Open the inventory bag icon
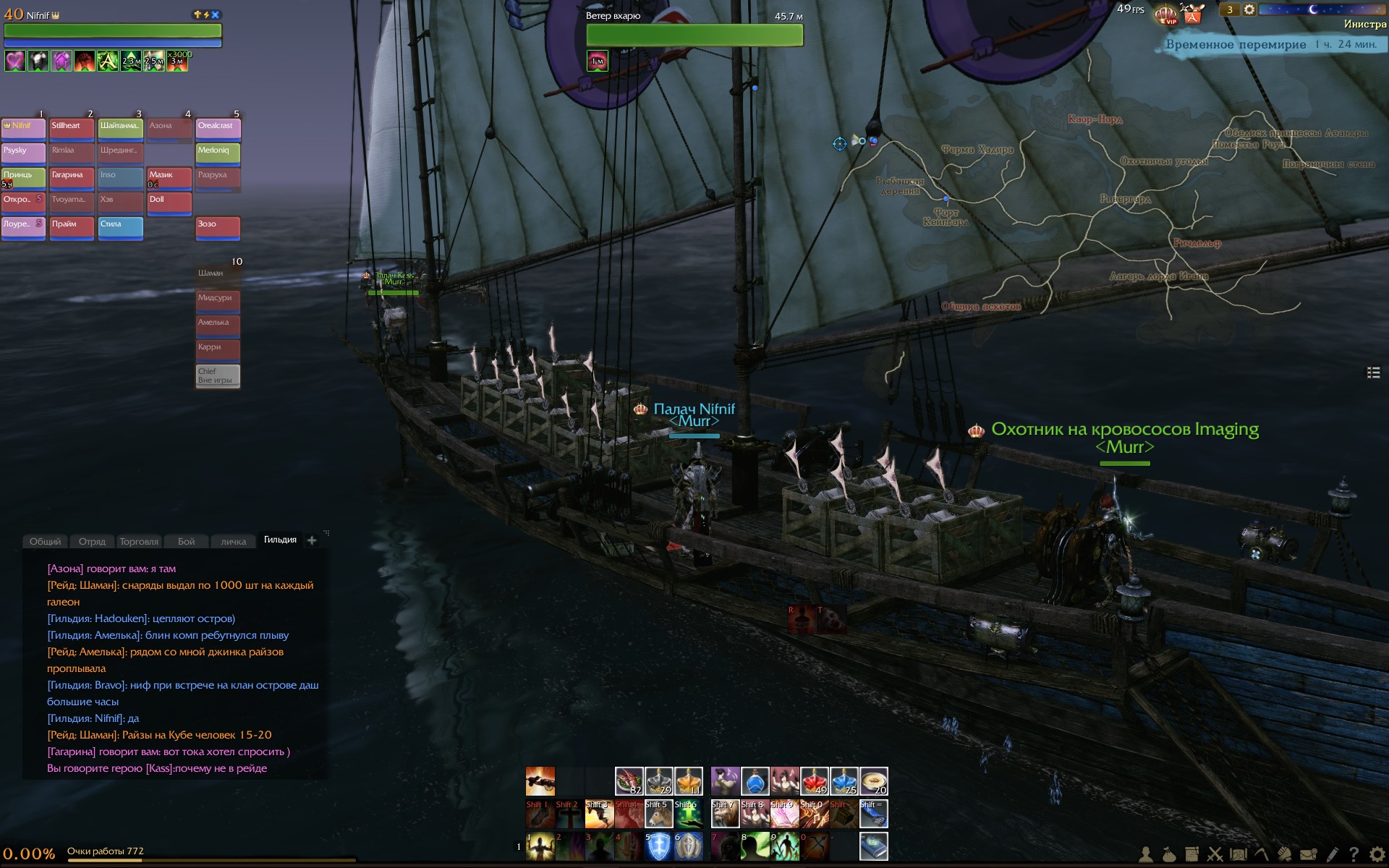Image resolution: width=1389 pixels, height=868 pixels. point(1169,855)
